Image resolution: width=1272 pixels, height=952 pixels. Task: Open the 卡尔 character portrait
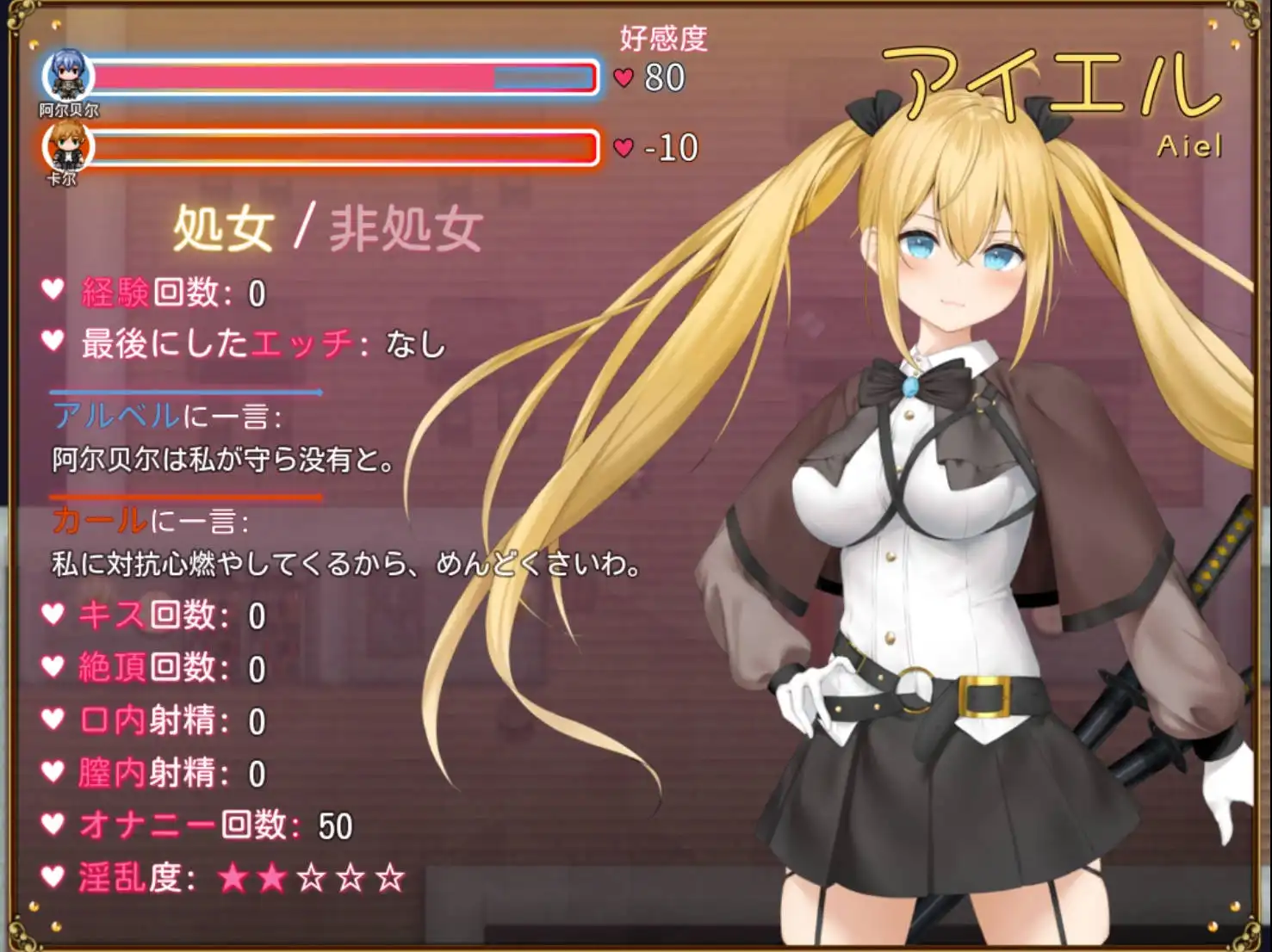[x=68, y=145]
